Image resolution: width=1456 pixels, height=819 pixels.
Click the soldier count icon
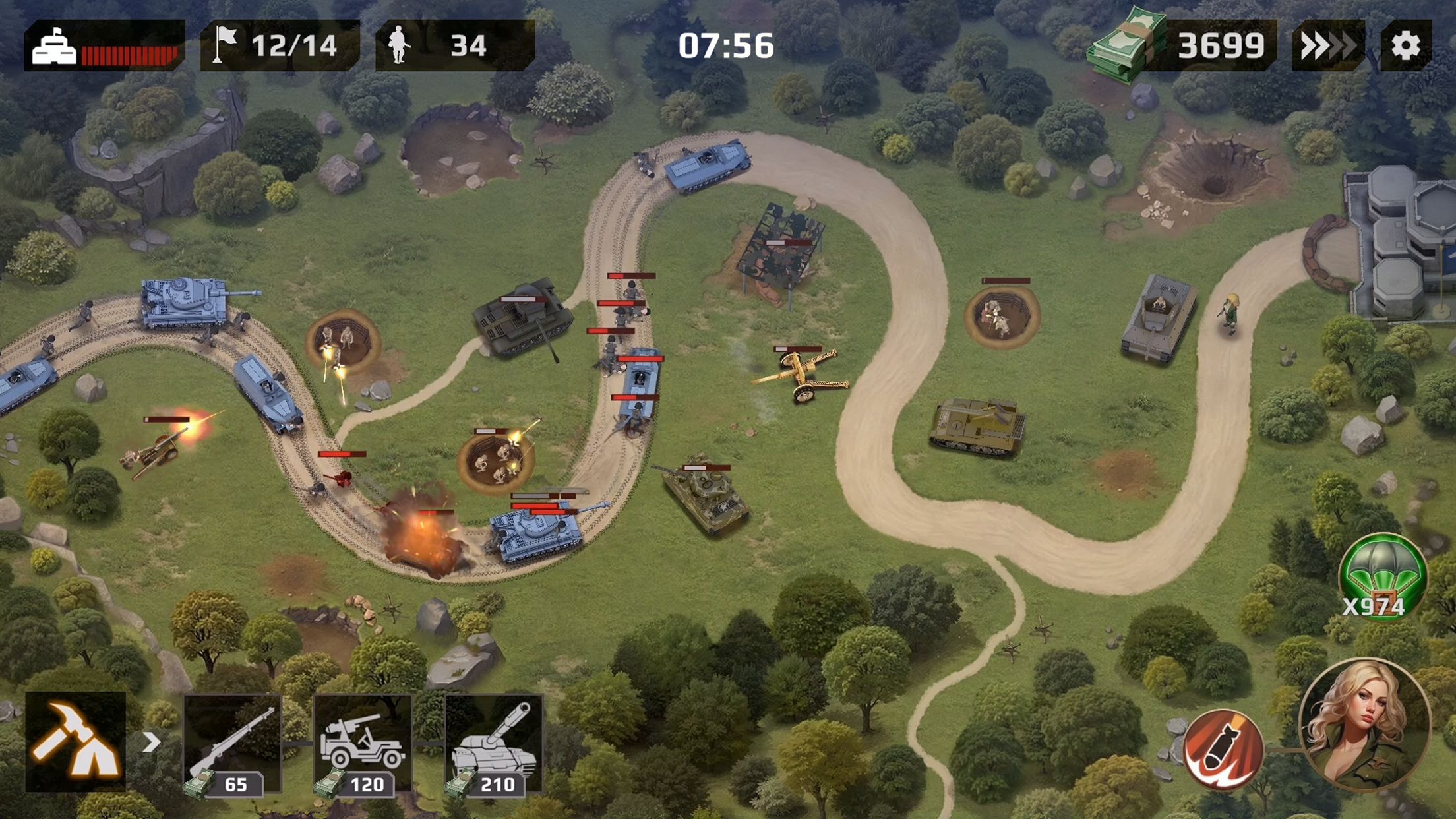[x=403, y=45]
